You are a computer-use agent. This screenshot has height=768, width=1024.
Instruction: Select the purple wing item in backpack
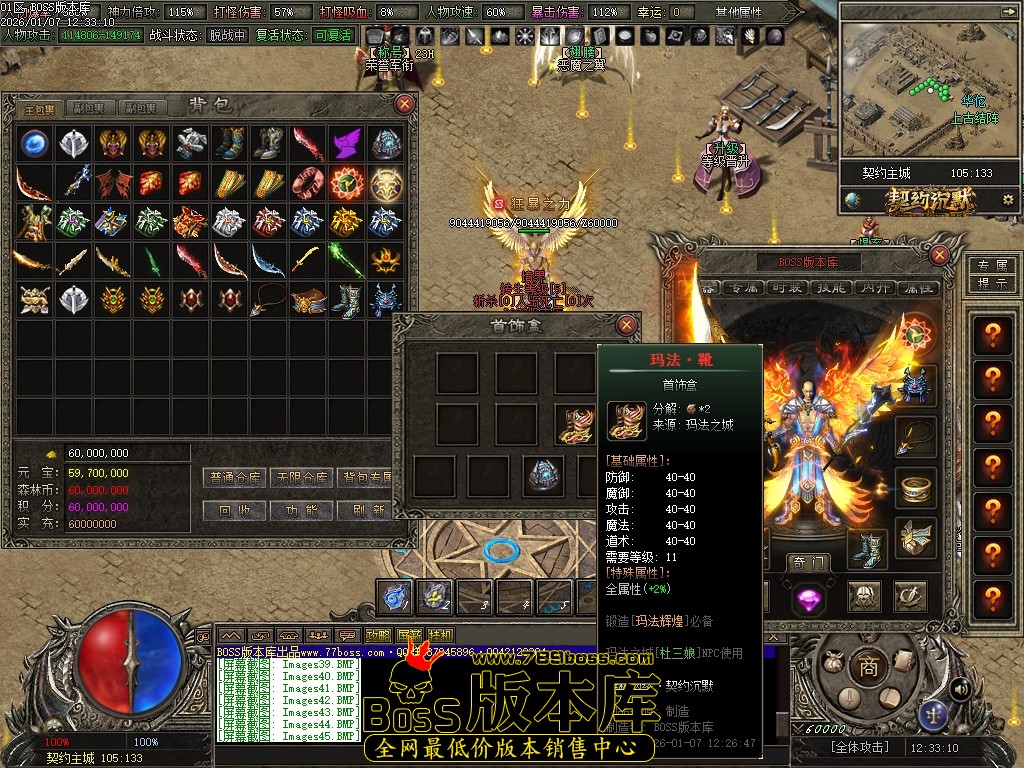(347, 144)
